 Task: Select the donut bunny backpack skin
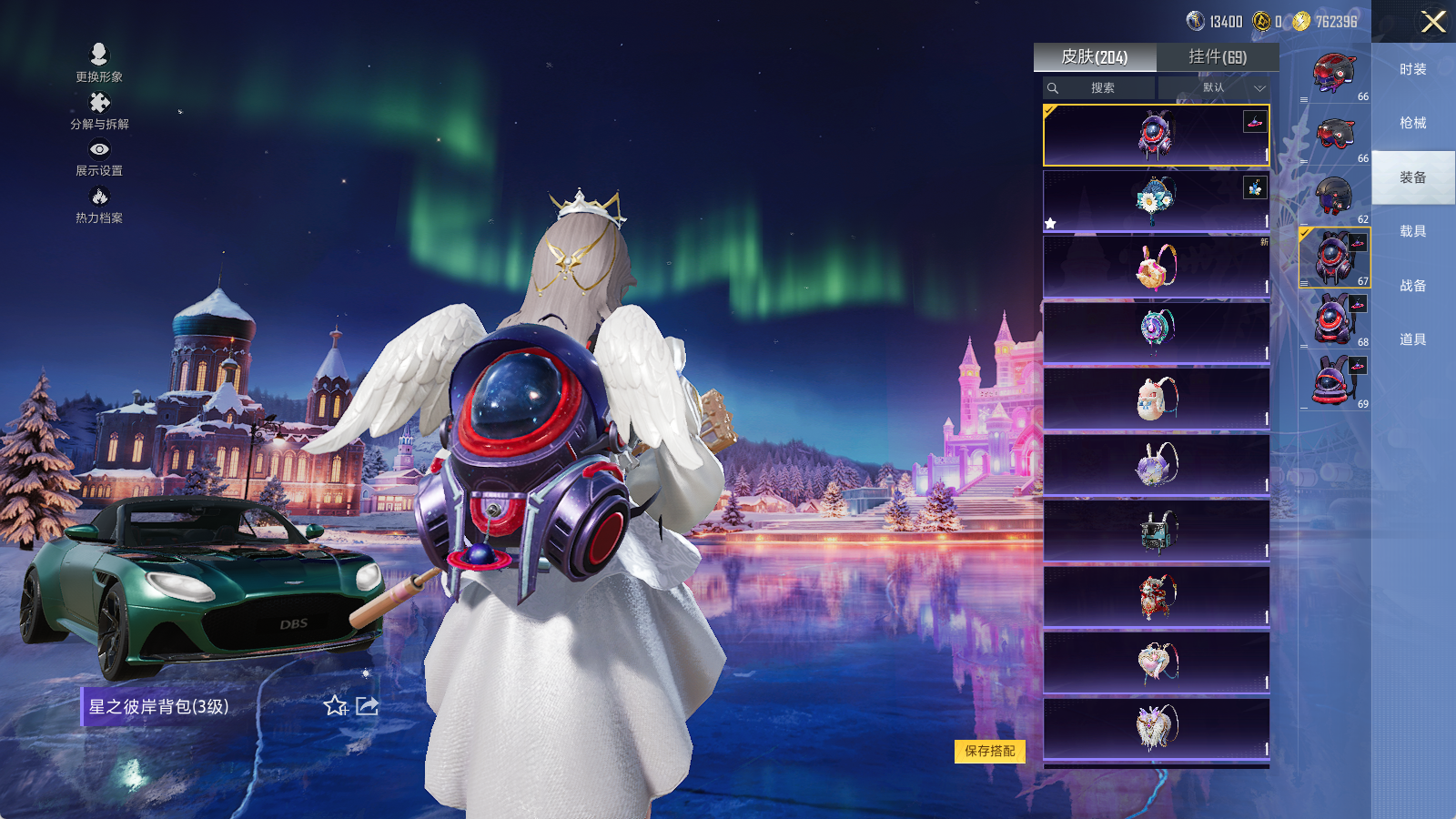tap(1156, 267)
